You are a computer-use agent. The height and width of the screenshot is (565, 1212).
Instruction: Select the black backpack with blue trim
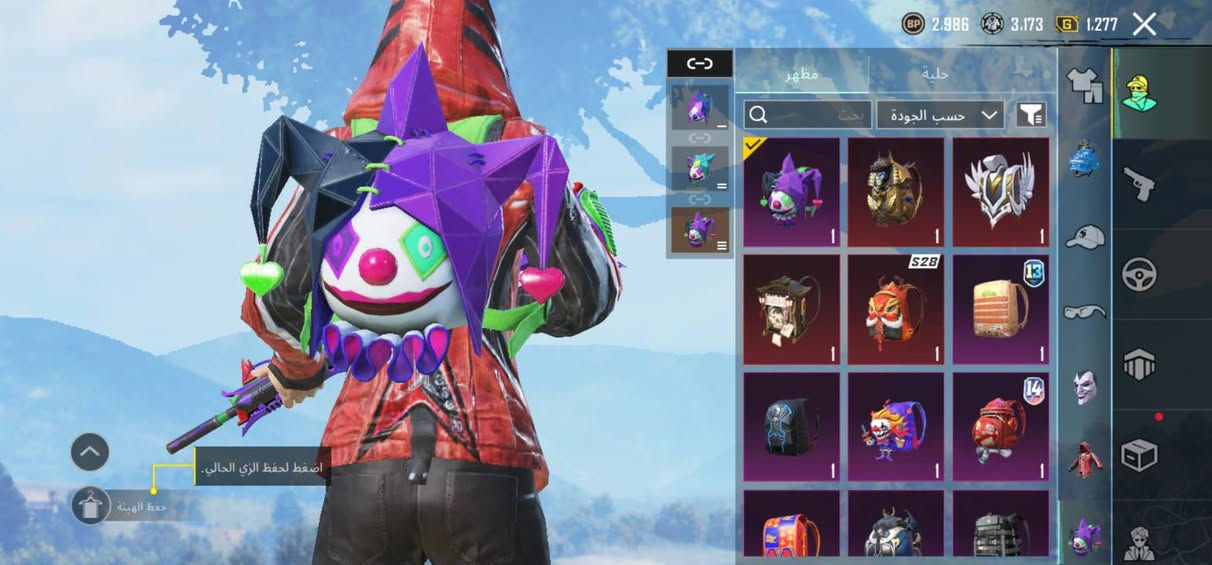pos(792,426)
